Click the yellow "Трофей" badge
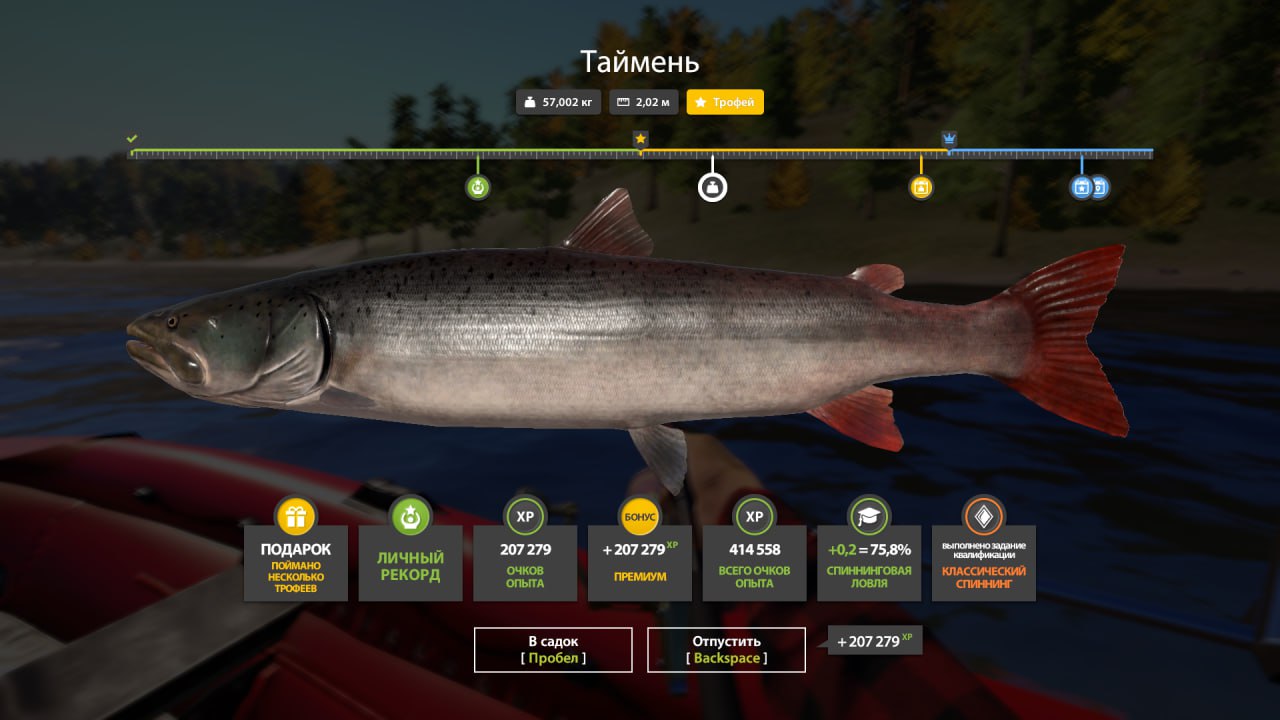1280x720 pixels. [725, 102]
